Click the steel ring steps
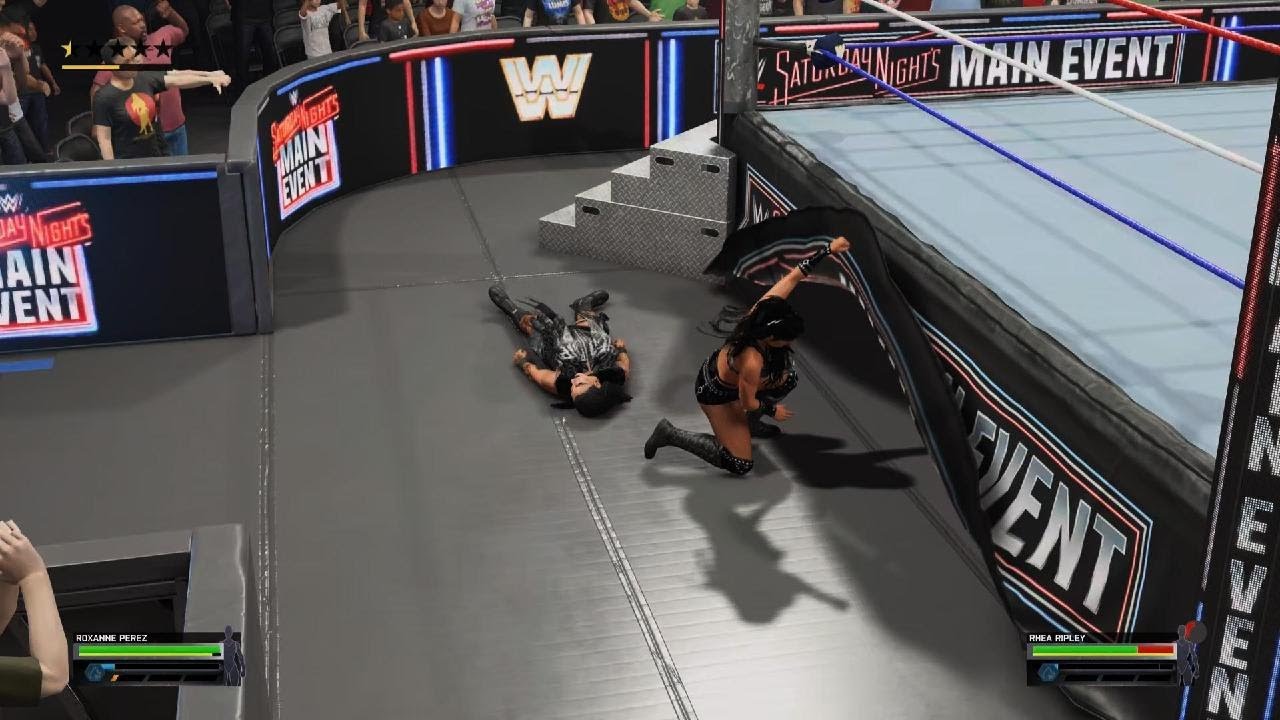 [x=640, y=190]
